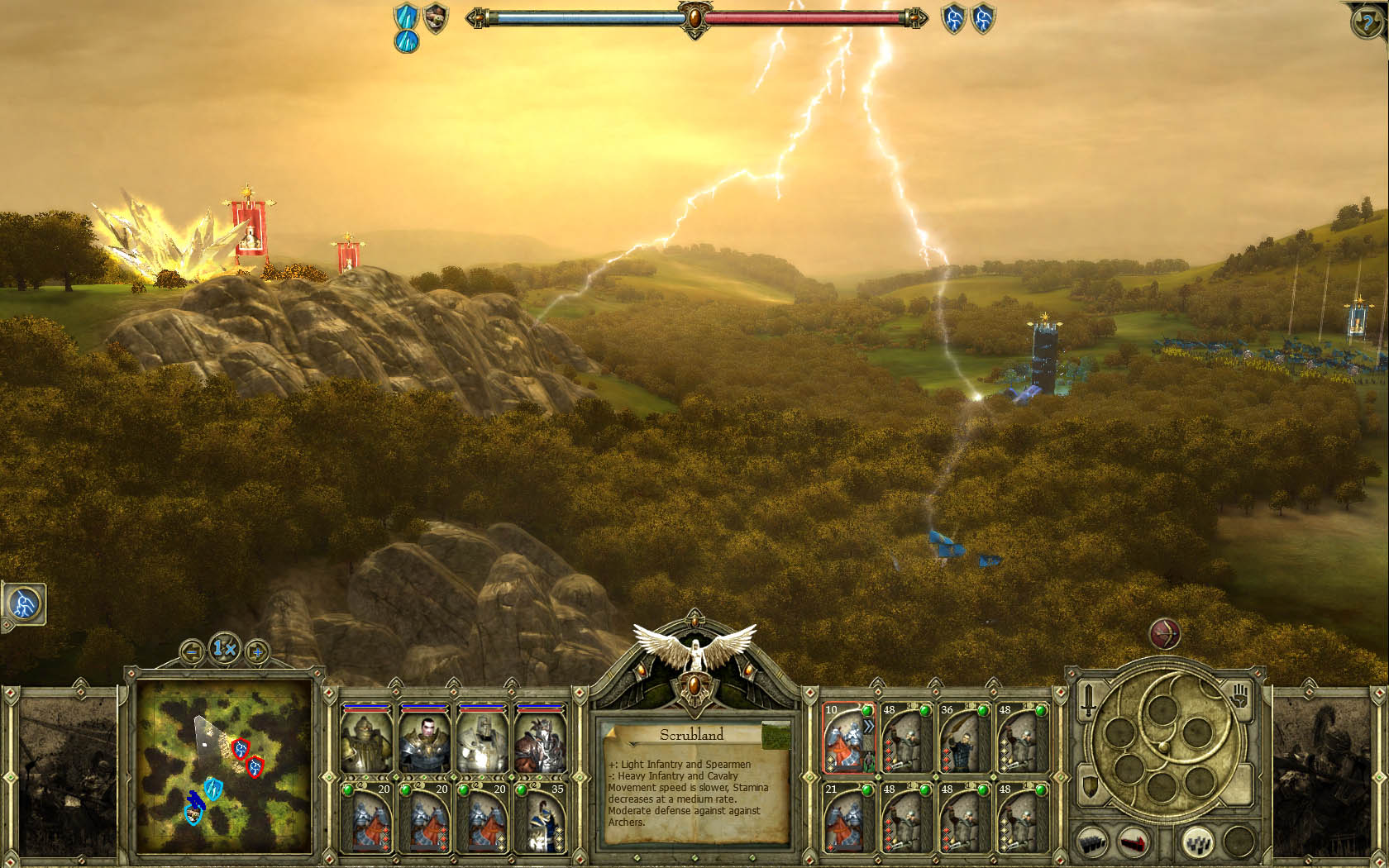Select the shield defend stance icon
1389x868 pixels.
[1089, 785]
